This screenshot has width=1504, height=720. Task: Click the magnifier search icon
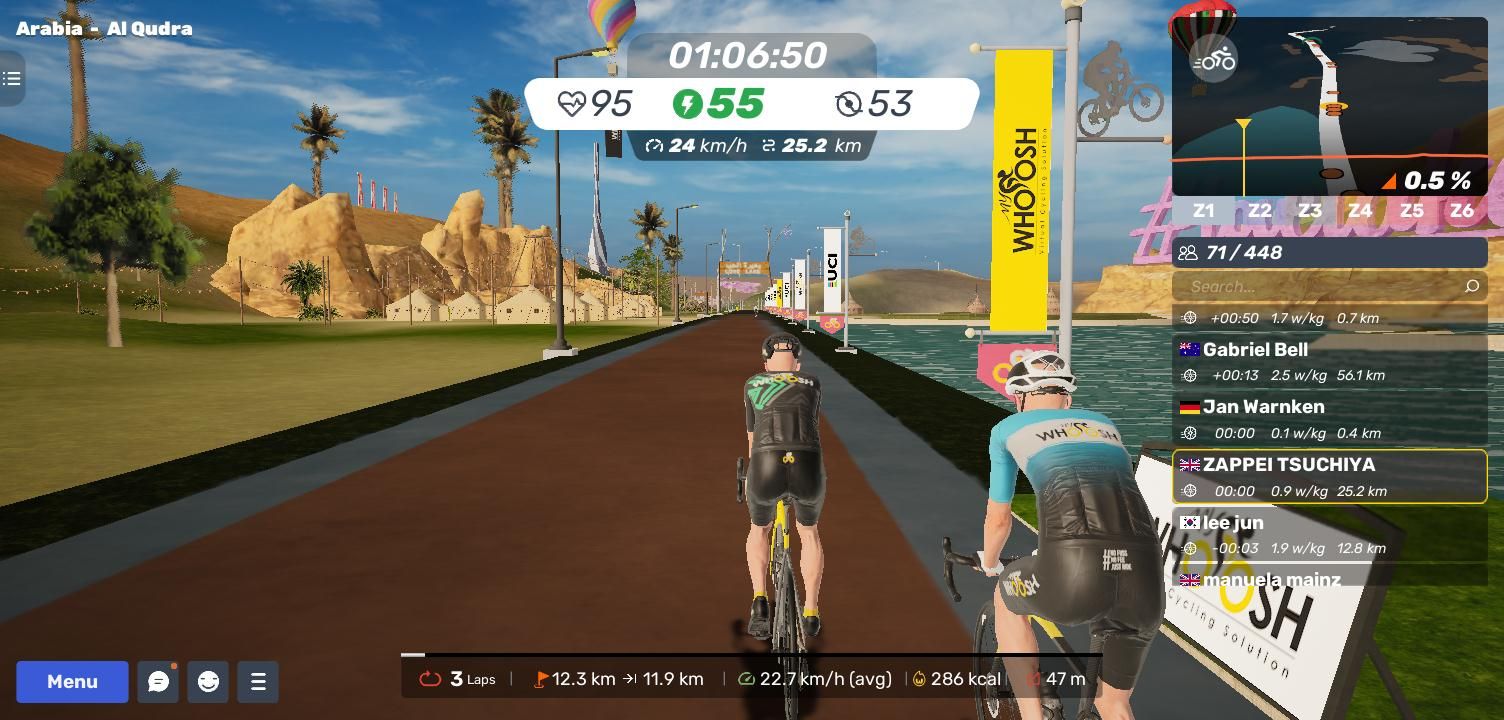tap(1471, 286)
